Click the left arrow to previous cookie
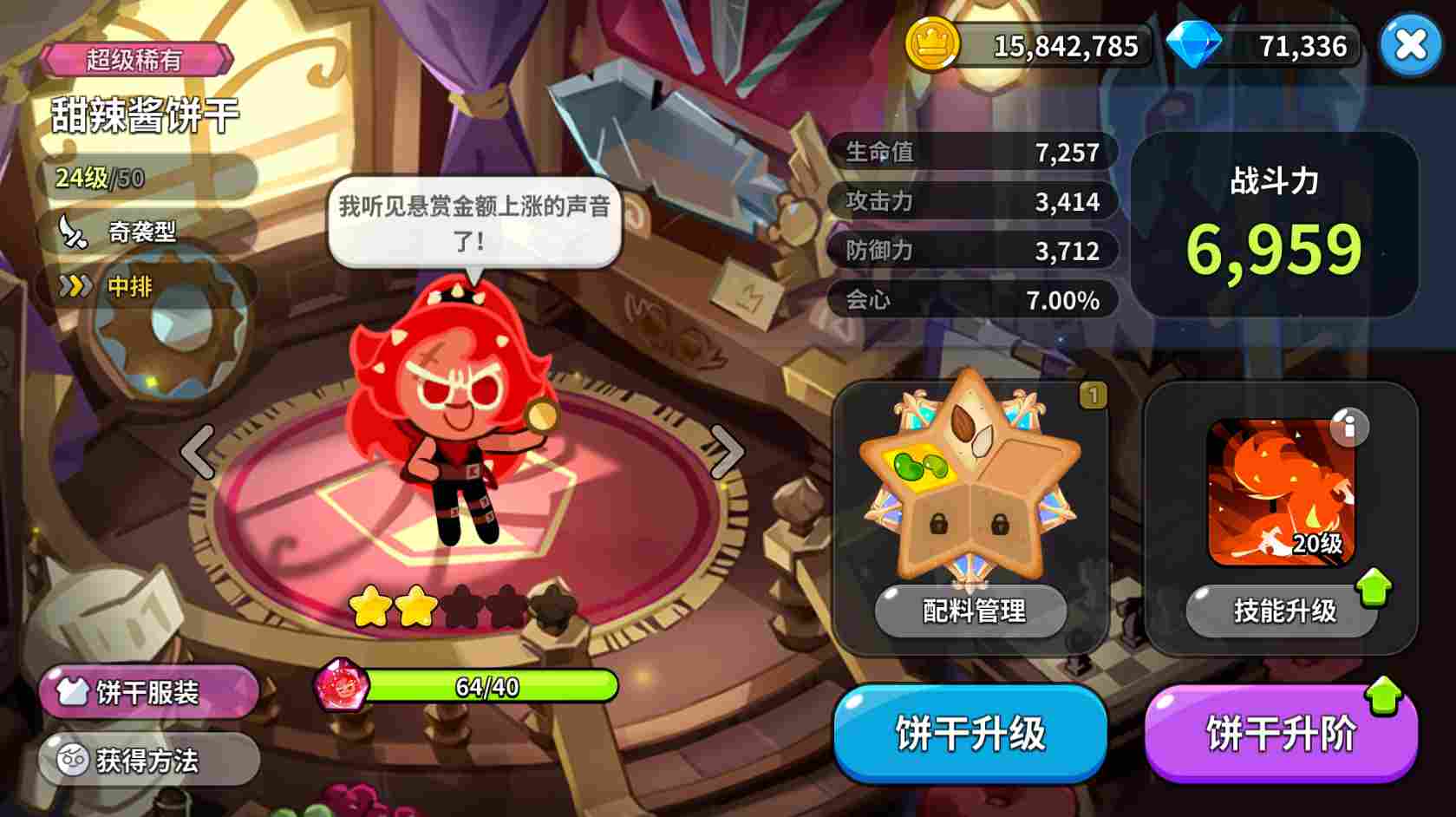Image resolution: width=1456 pixels, height=817 pixels. coord(198,450)
